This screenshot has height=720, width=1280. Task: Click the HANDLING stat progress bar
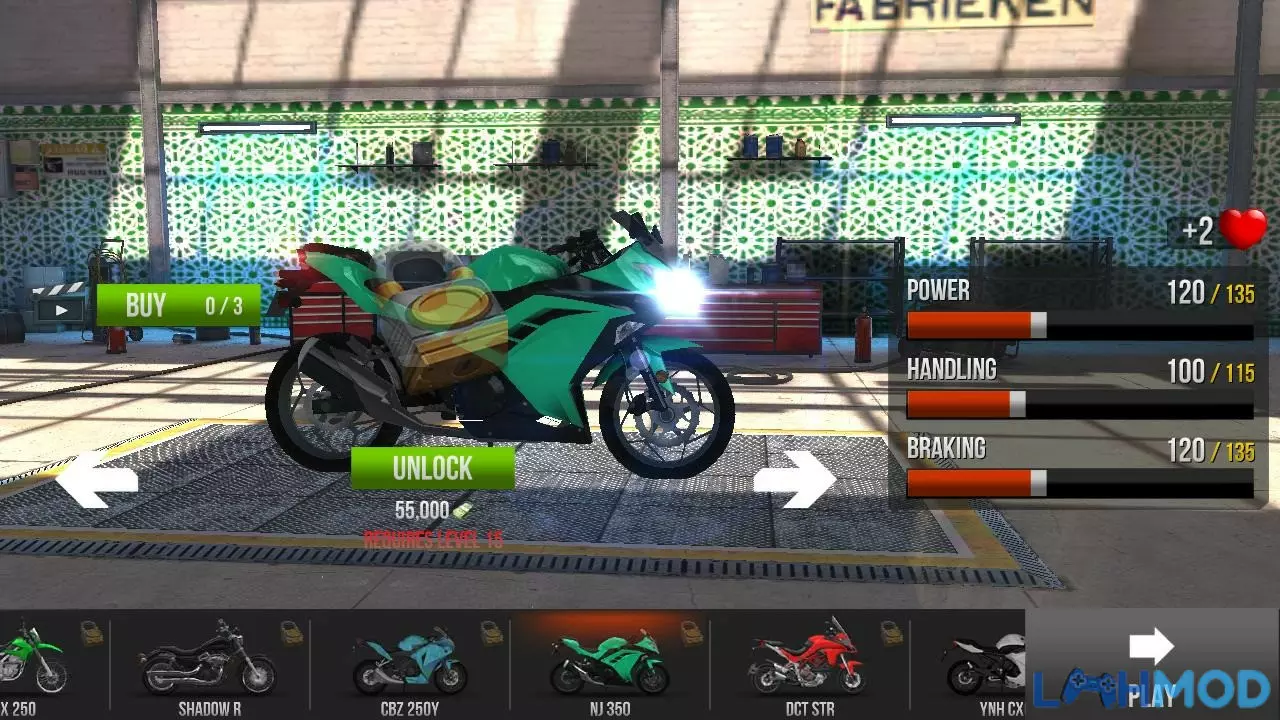click(x=1080, y=402)
